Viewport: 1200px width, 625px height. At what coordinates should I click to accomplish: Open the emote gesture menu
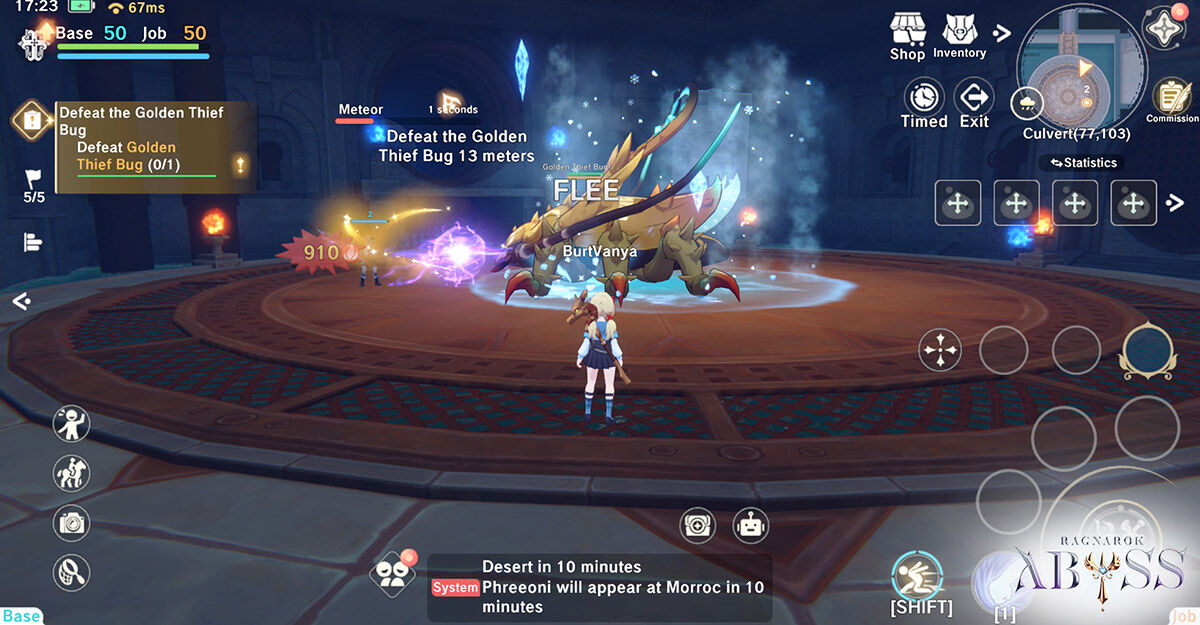[x=72, y=424]
